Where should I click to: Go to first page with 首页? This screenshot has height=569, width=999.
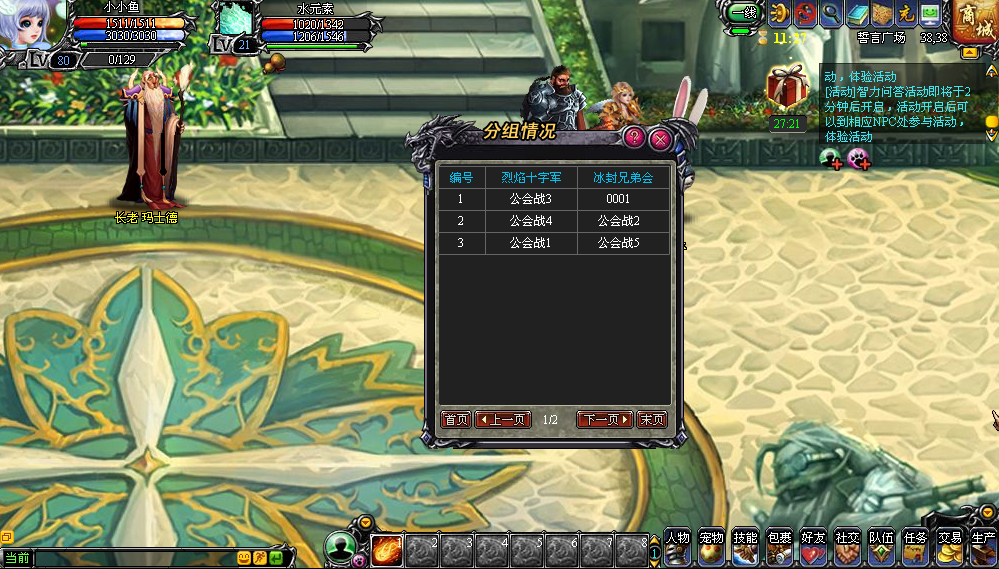point(456,420)
